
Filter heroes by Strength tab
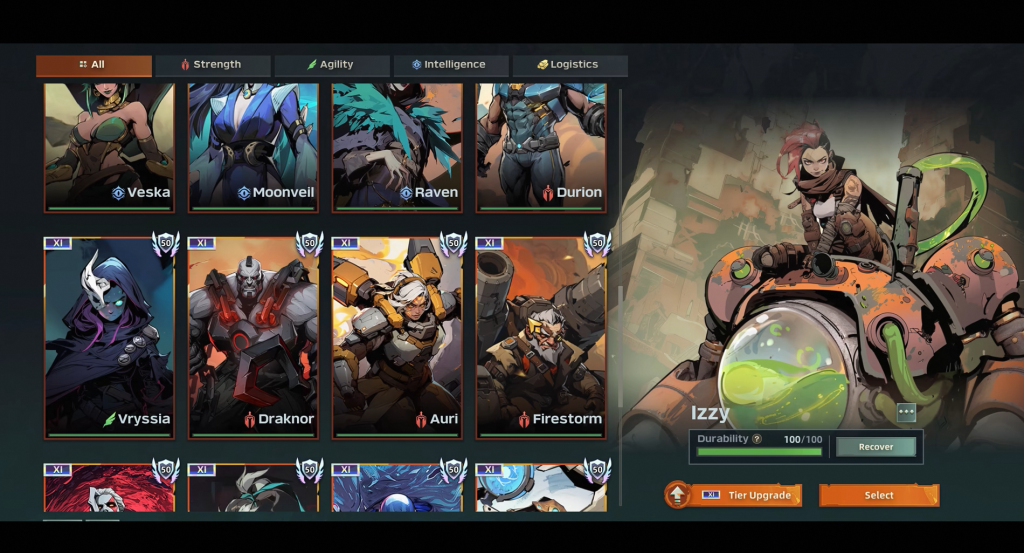point(212,65)
